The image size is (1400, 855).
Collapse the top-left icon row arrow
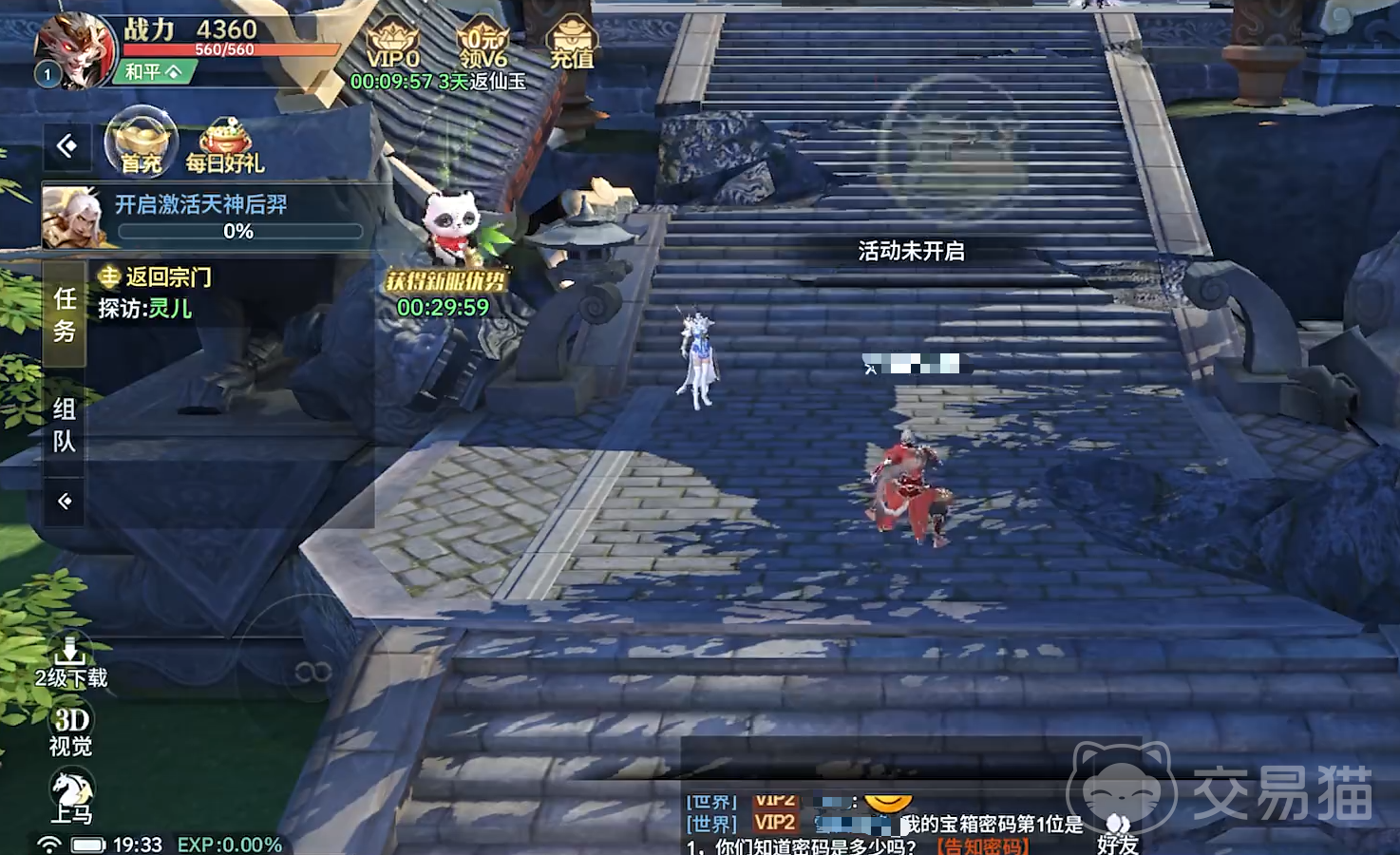tap(66, 146)
